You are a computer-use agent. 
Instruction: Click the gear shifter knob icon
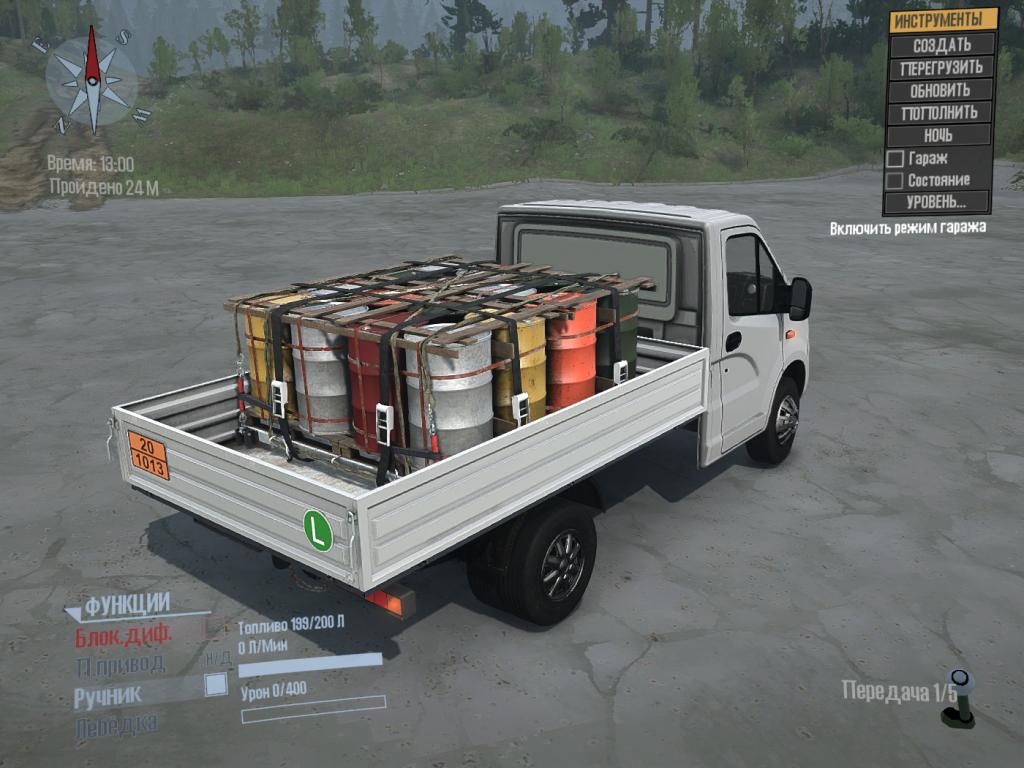(x=959, y=697)
